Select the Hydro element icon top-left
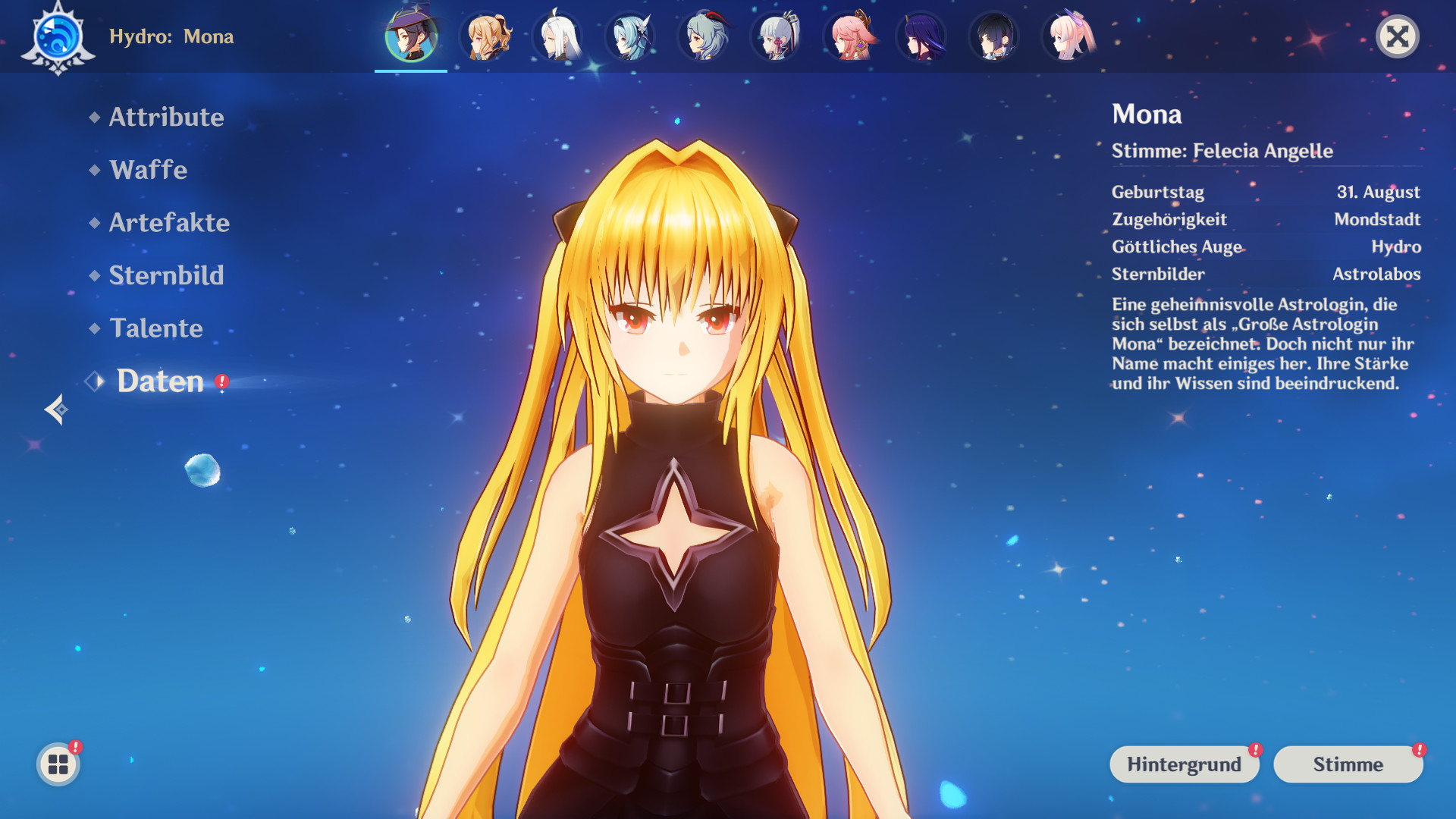Image resolution: width=1456 pixels, height=819 pixels. tap(58, 35)
